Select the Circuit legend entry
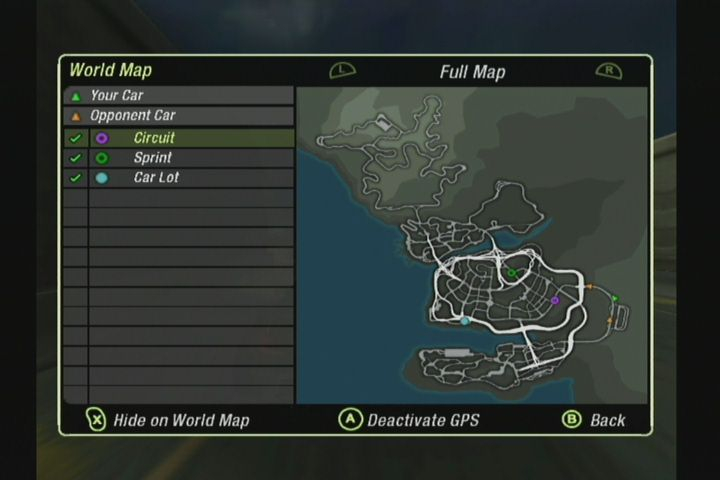 pos(154,138)
